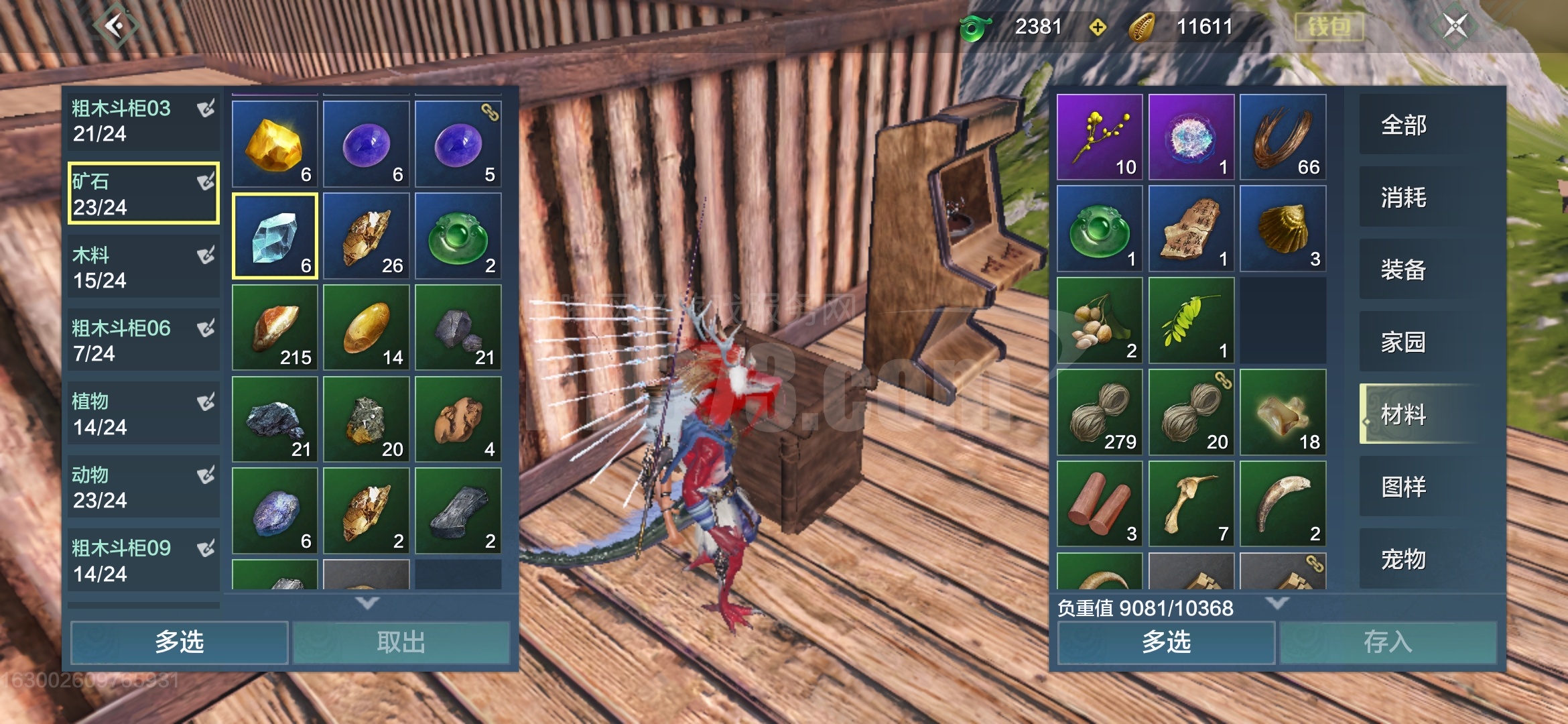Close the storage screen with X
The height and width of the screenshot is (724, 1568).
pos(1455,27)
